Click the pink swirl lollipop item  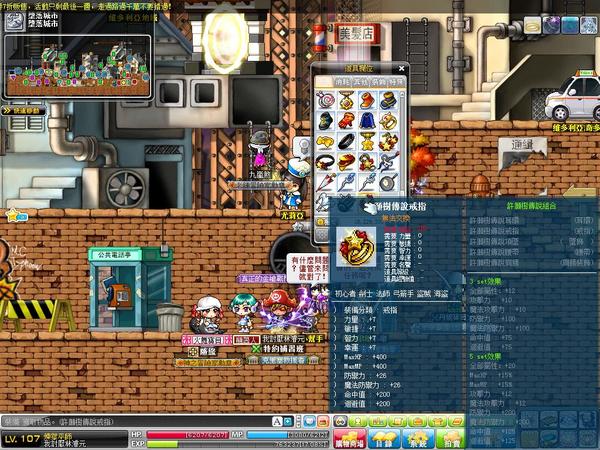click(325, 101)
